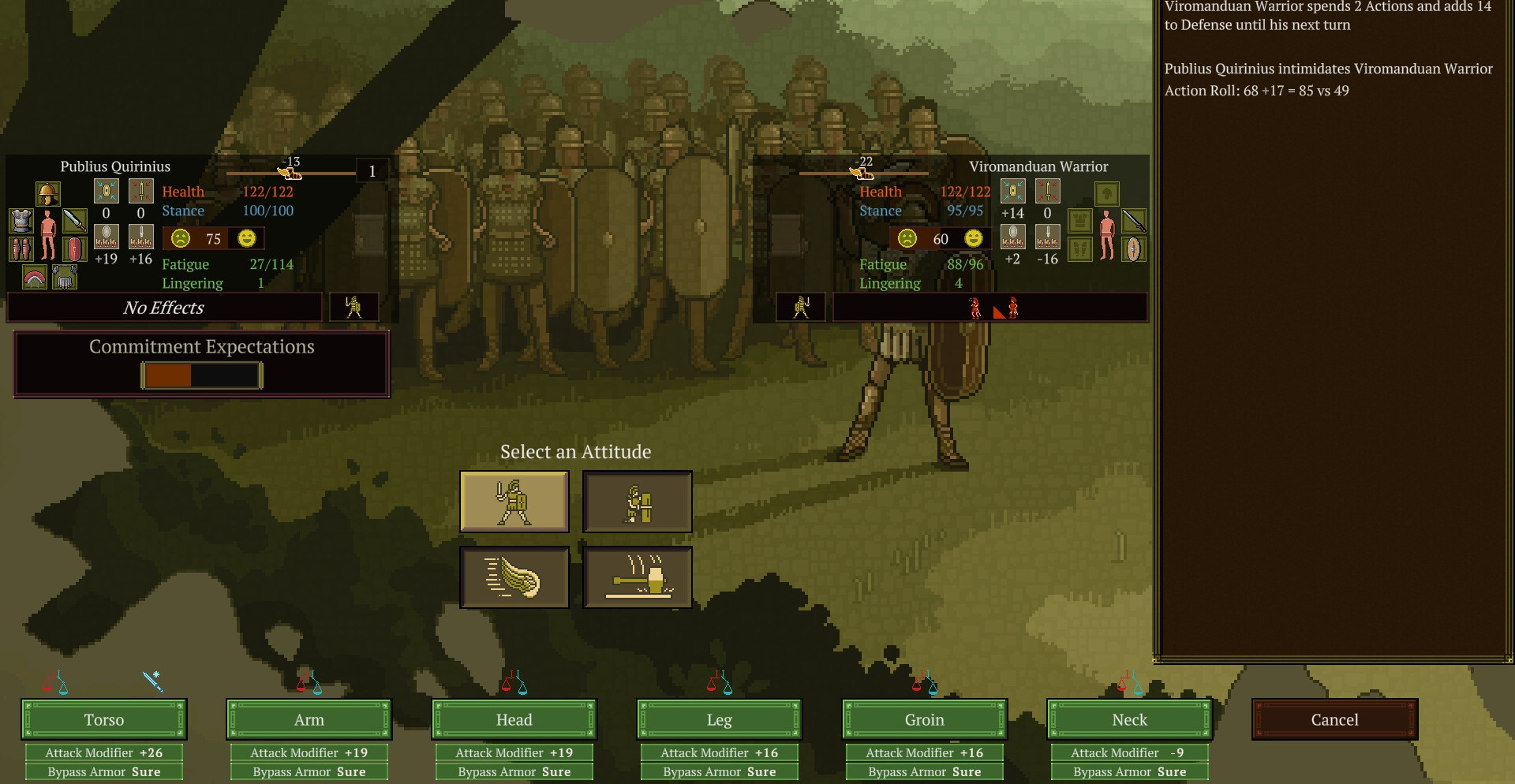
Task: Inspect the Viromanduan Warrior's oval shield slot
Action: tap(1133, 249)
